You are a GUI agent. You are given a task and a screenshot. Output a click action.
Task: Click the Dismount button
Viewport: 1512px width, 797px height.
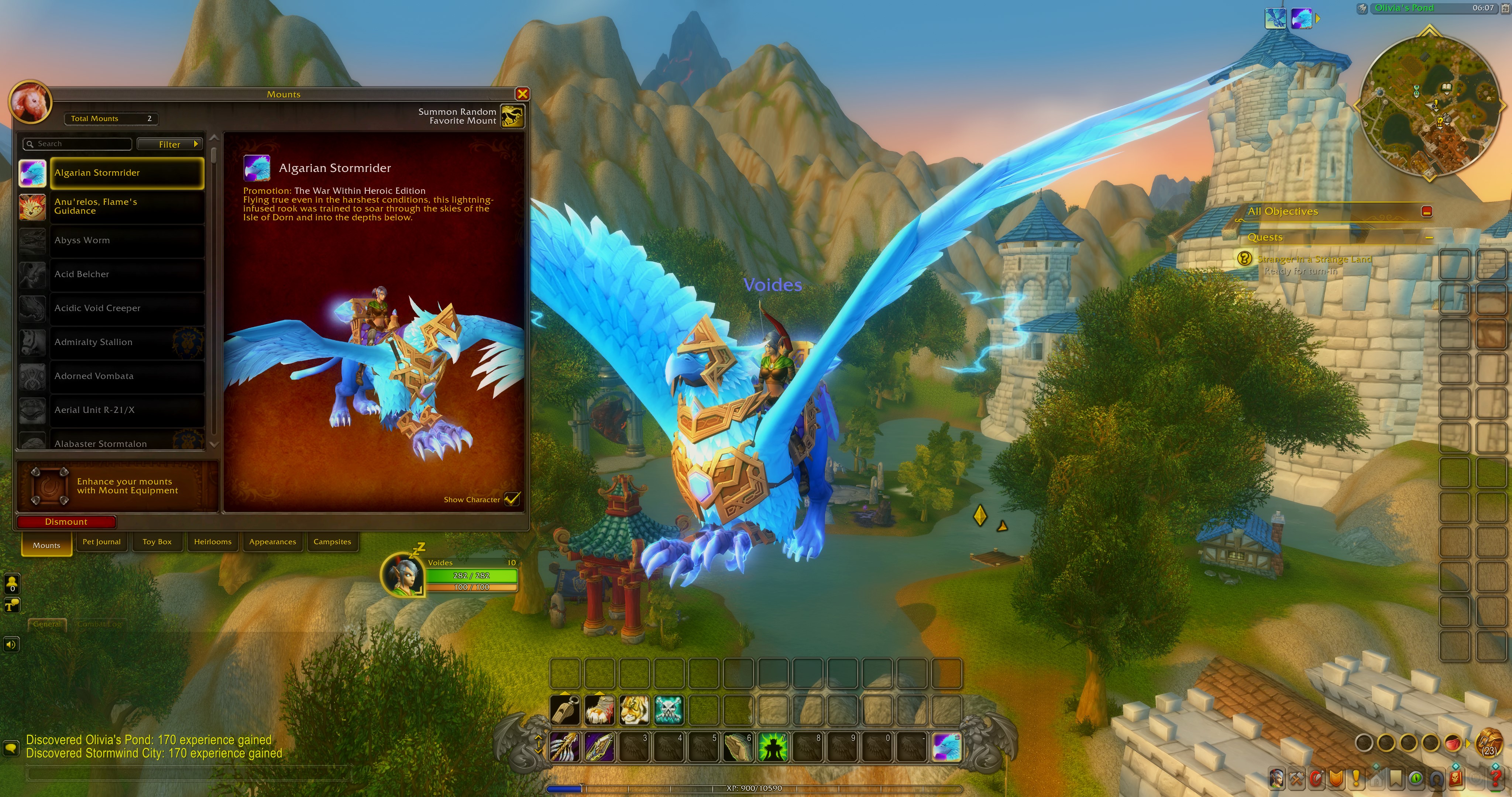66,522
